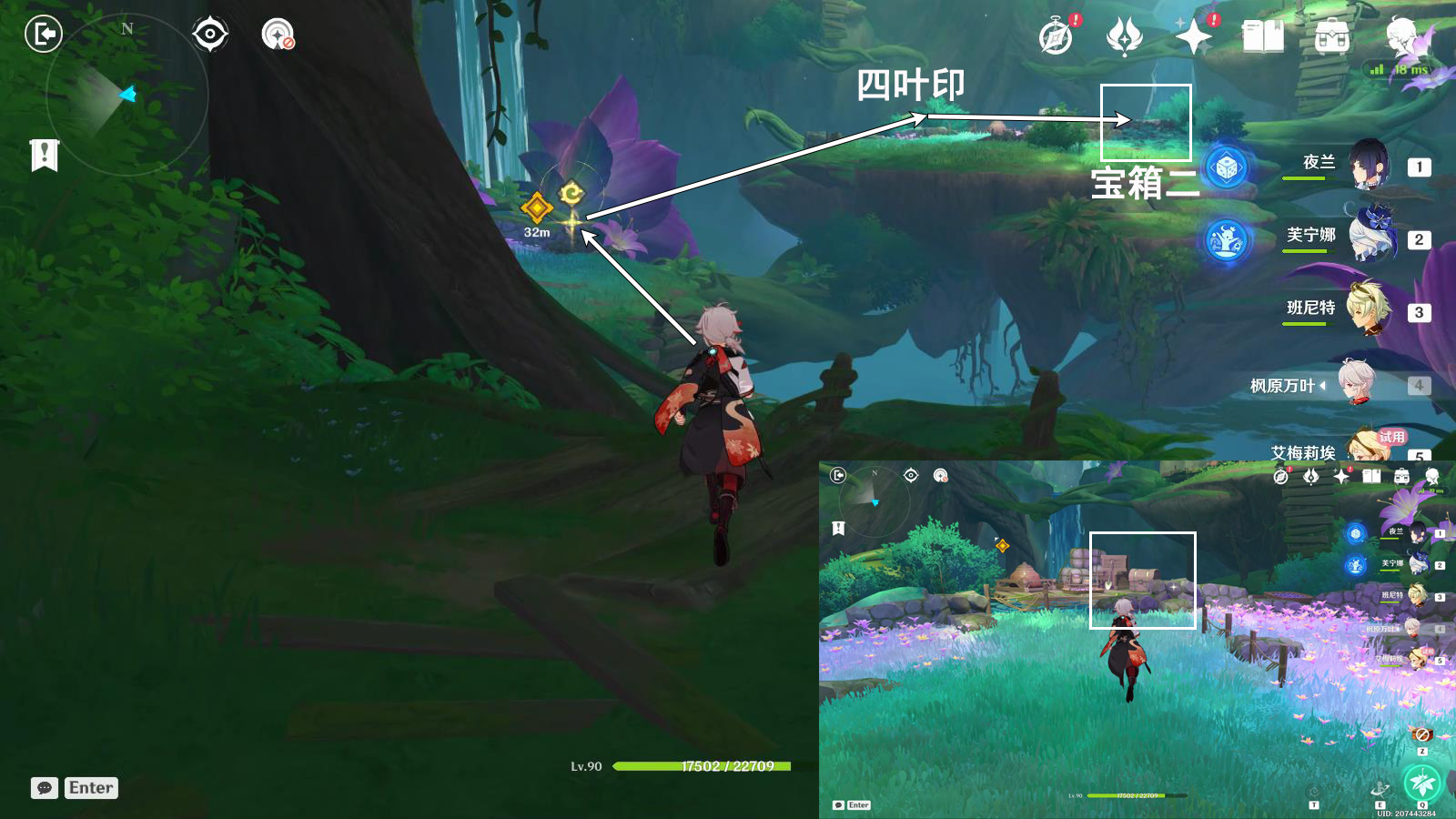Open the large circular minimap
This screenshot has height=819, width=1456.
coord(126,94)
